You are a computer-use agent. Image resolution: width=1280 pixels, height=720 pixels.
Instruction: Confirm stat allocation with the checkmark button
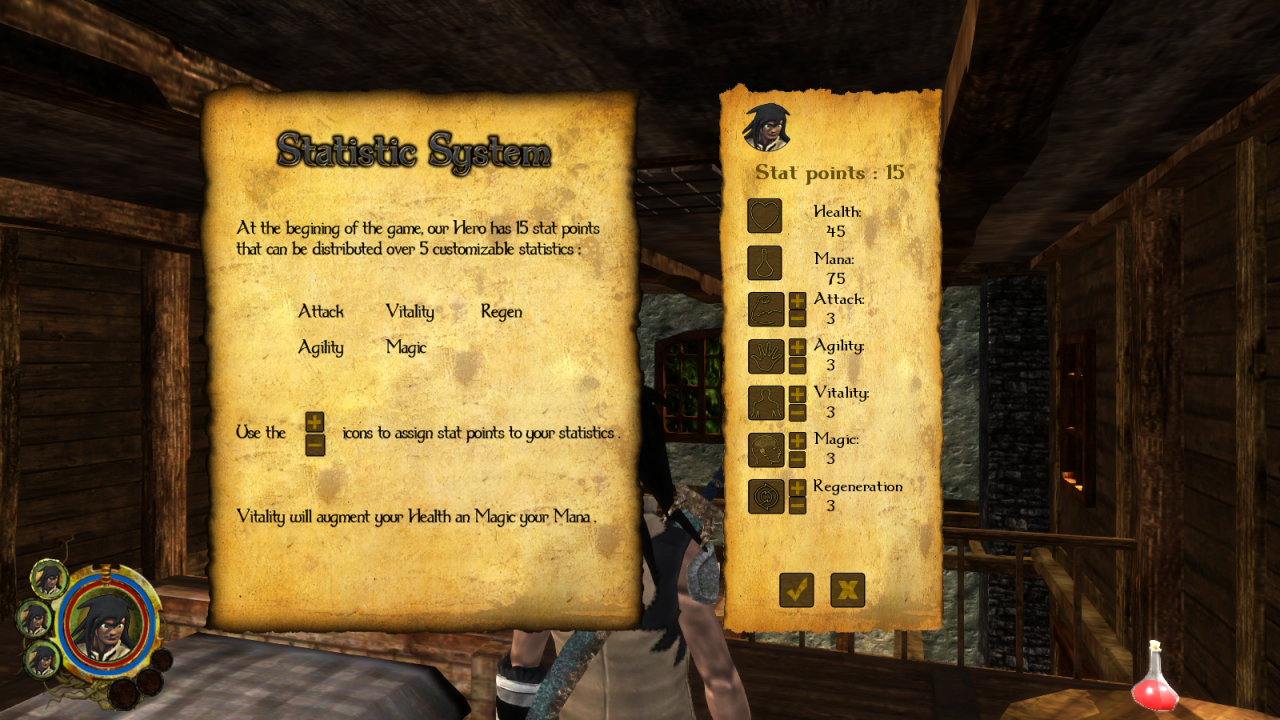[x=797, y=590]
